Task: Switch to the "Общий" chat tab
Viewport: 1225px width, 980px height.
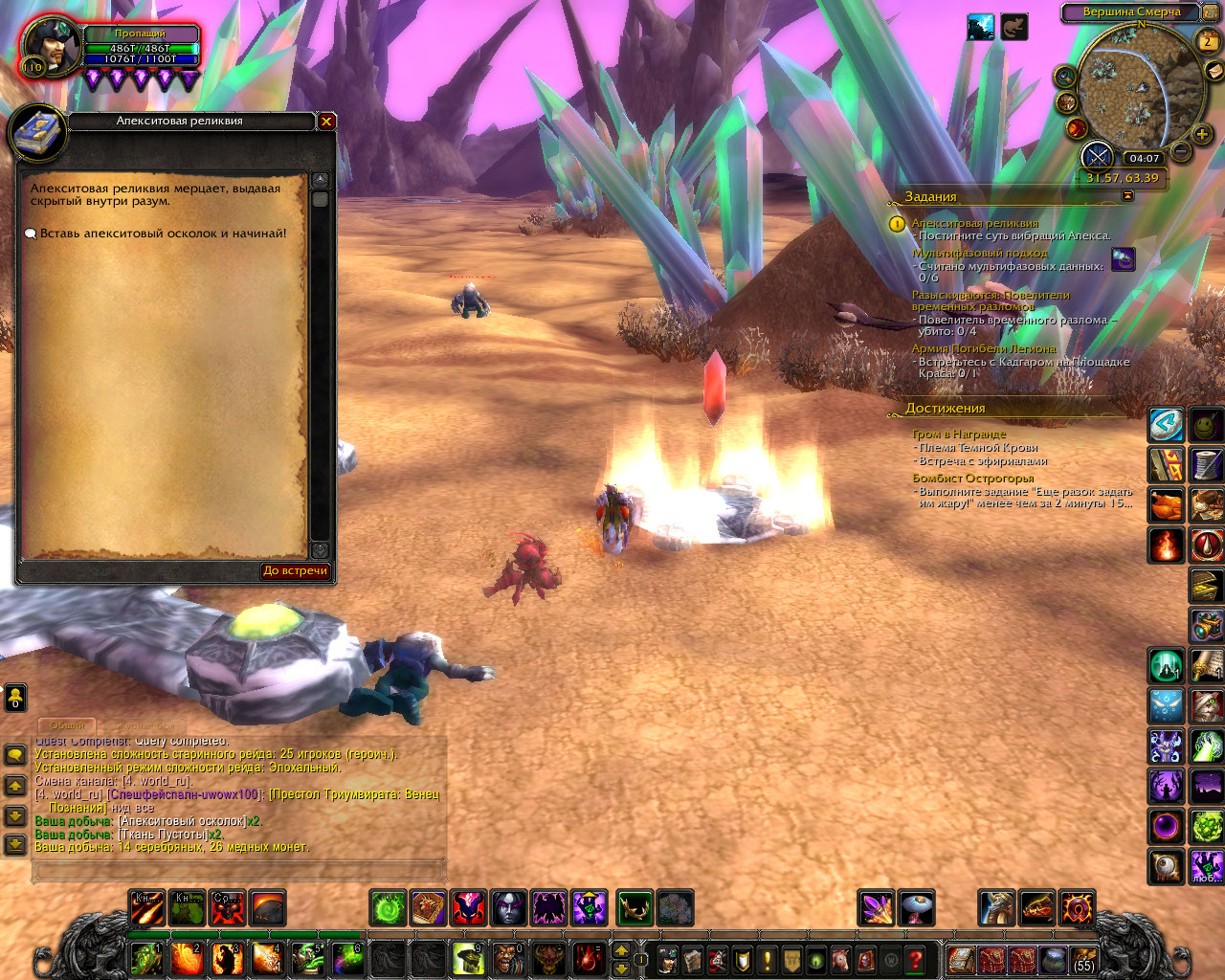Action: coord(67,725)
